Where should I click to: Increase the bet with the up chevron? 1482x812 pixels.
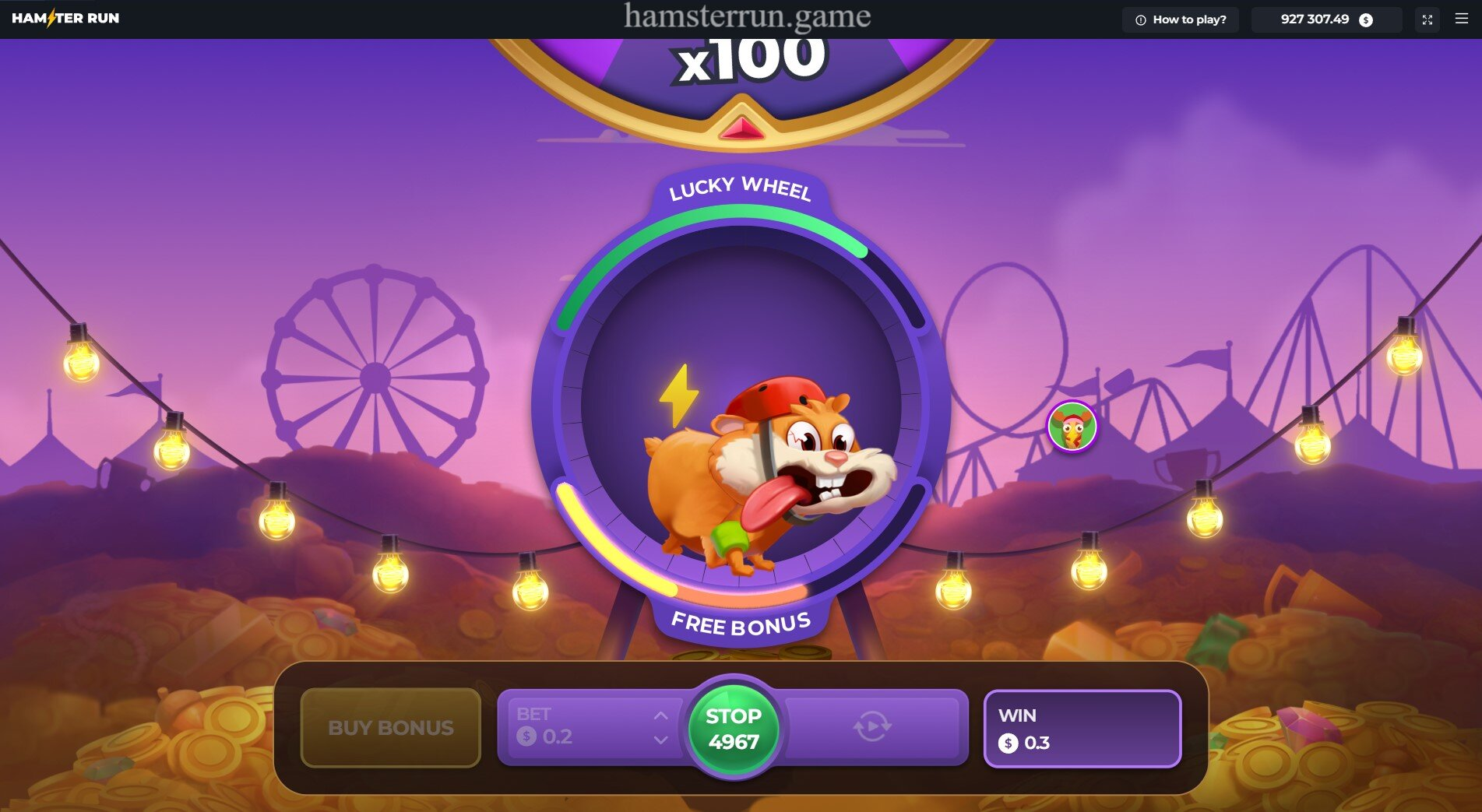[x=660, y=716]
